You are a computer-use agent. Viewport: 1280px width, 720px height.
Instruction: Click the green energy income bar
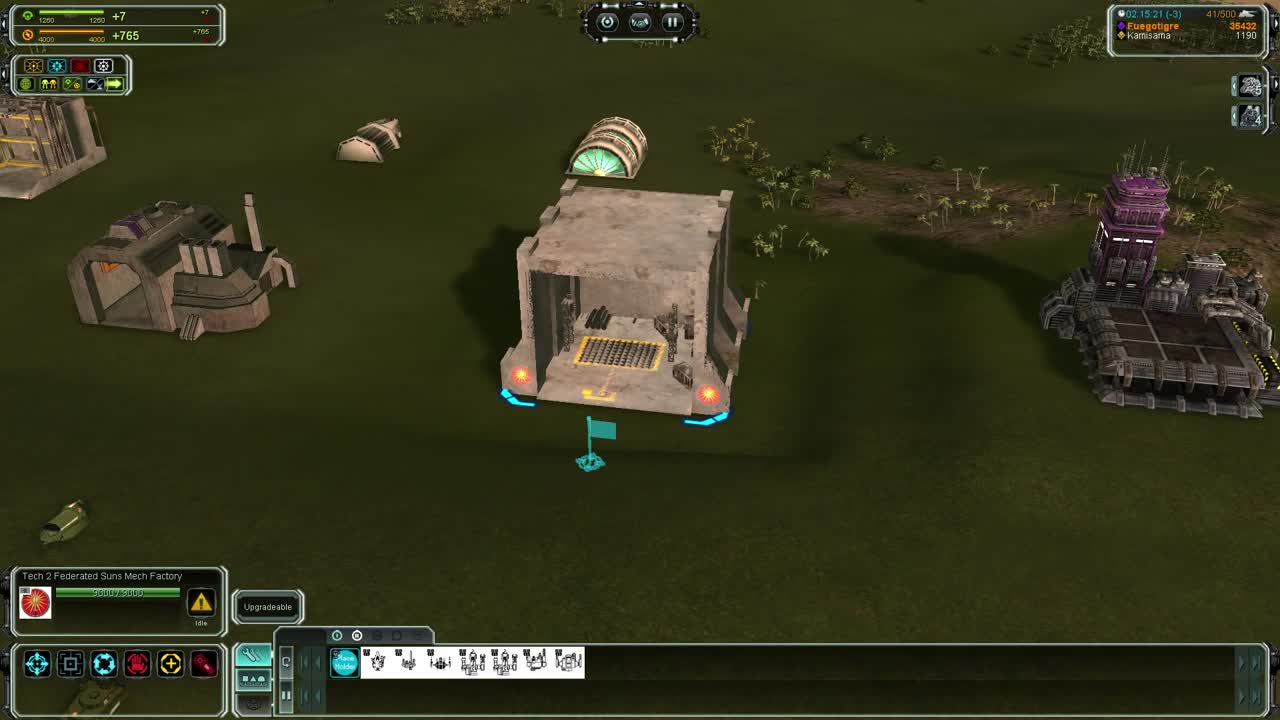(70, 13)
